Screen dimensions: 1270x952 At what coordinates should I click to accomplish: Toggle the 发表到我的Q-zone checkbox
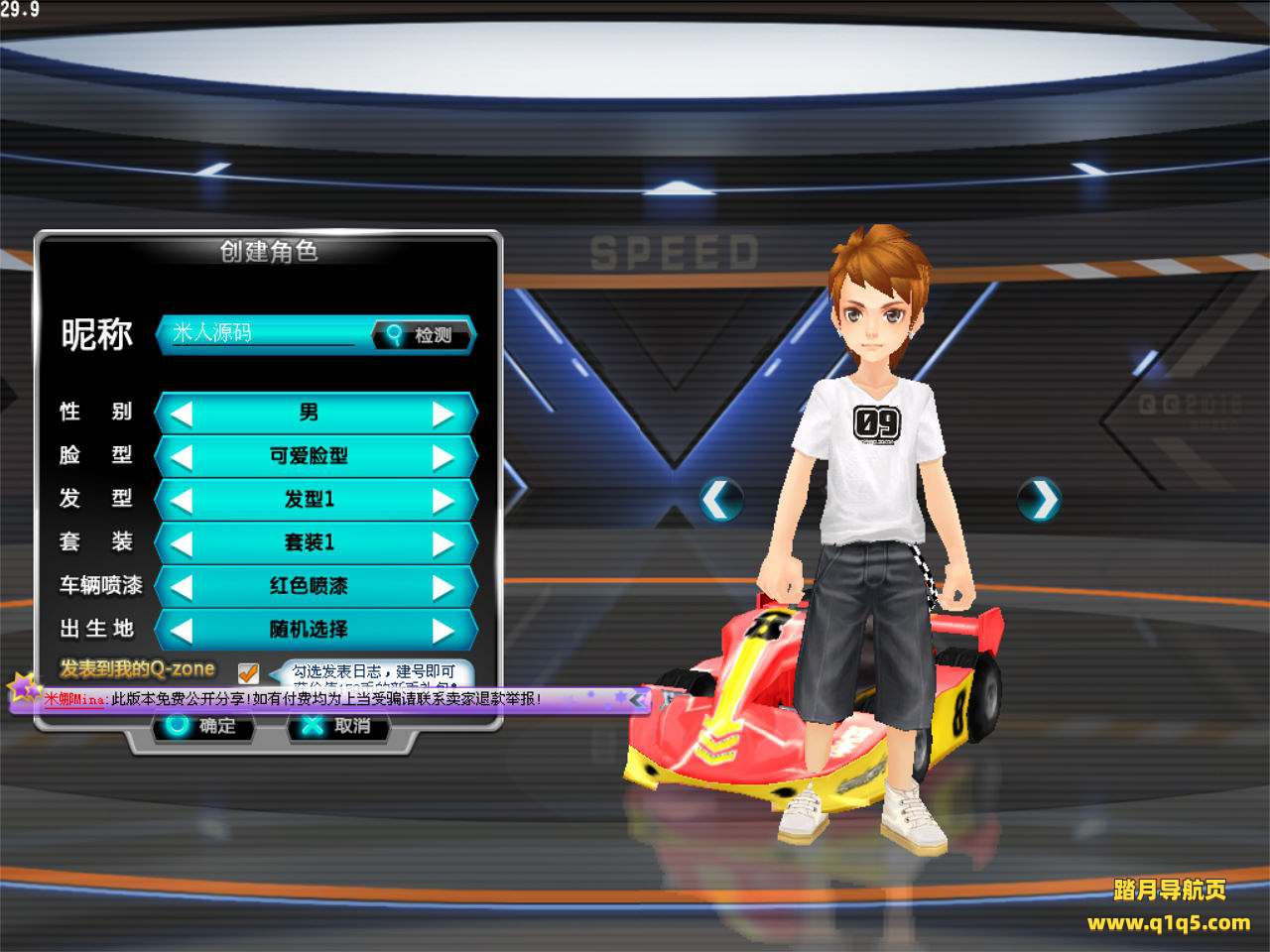[248, 672]
